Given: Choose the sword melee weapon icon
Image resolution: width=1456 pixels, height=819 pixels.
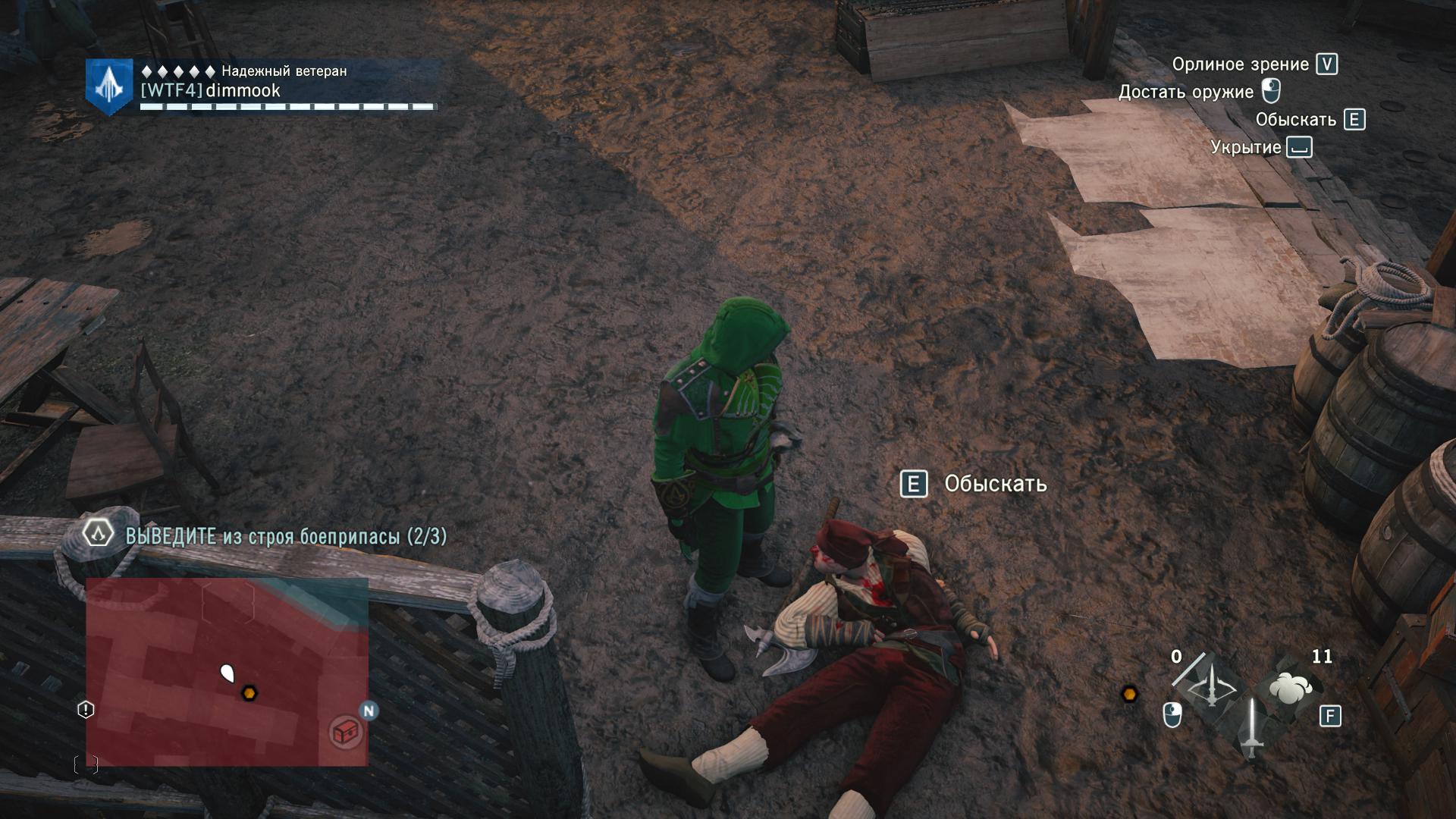Looking at the screenshot, I should (1251, 727).
